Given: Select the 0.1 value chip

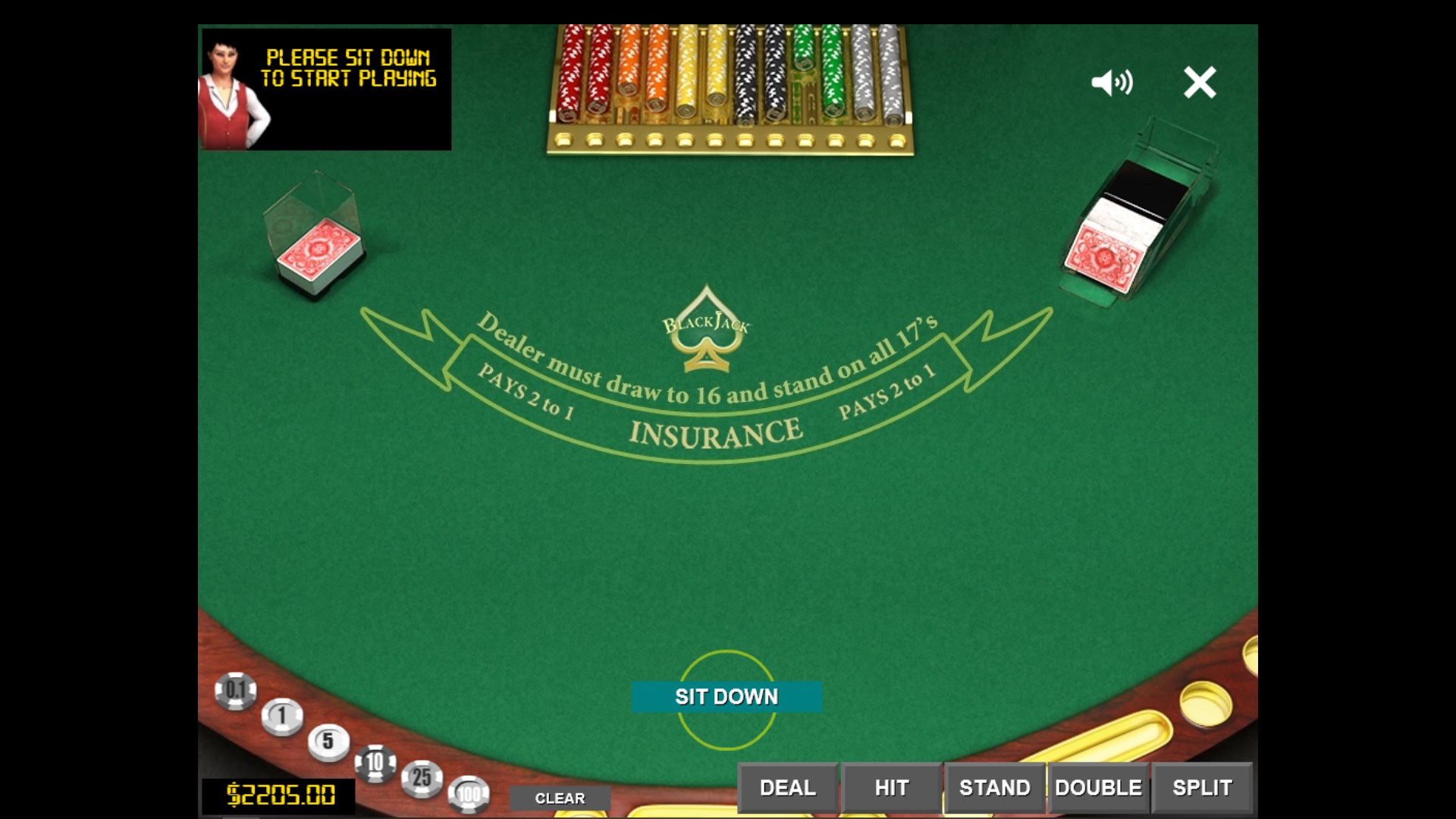Looking at the screenshot, I should click(x=236, y=691).
